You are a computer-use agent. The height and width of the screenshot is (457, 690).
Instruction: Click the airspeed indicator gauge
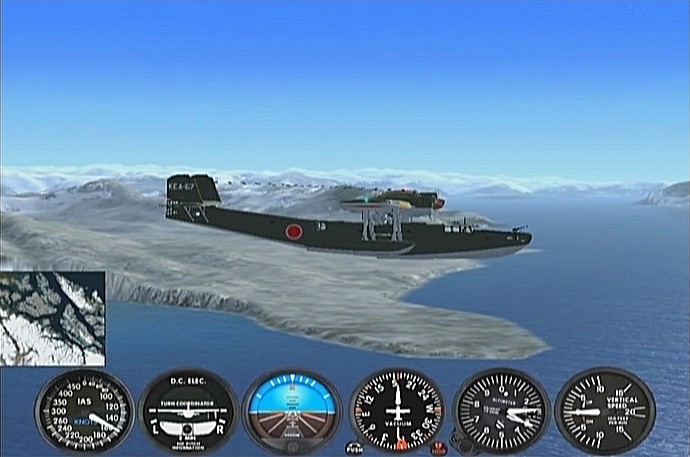click(84, 412)
